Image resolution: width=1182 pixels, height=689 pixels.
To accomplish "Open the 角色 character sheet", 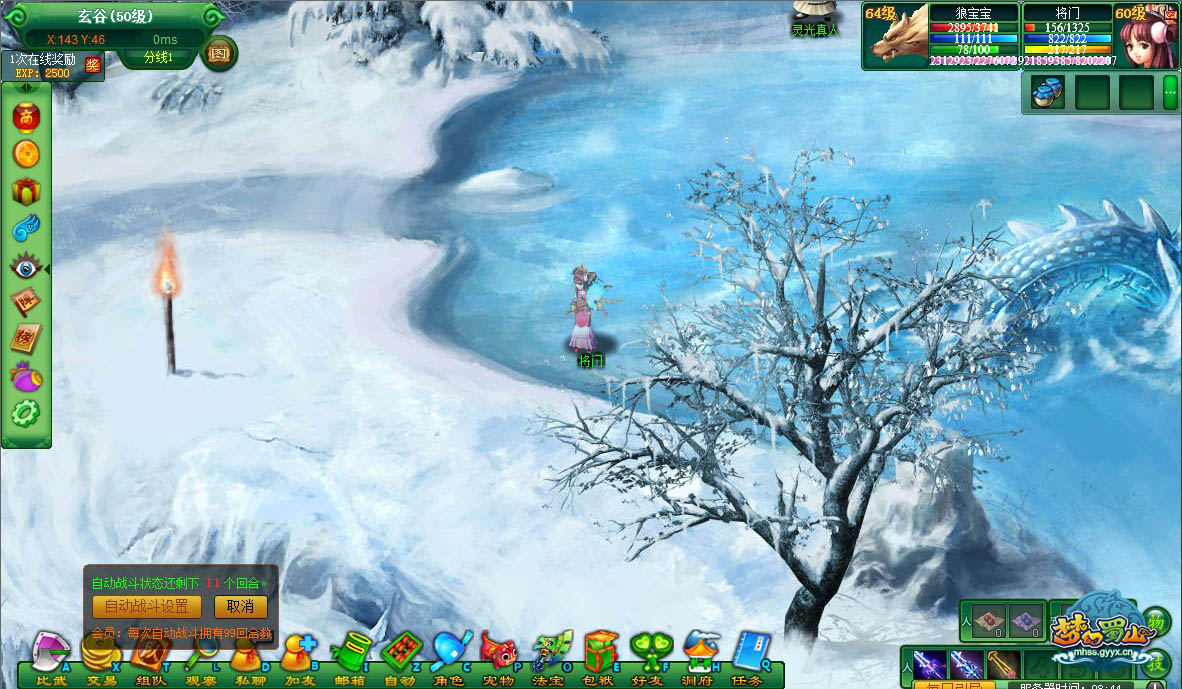I will 449,656.
